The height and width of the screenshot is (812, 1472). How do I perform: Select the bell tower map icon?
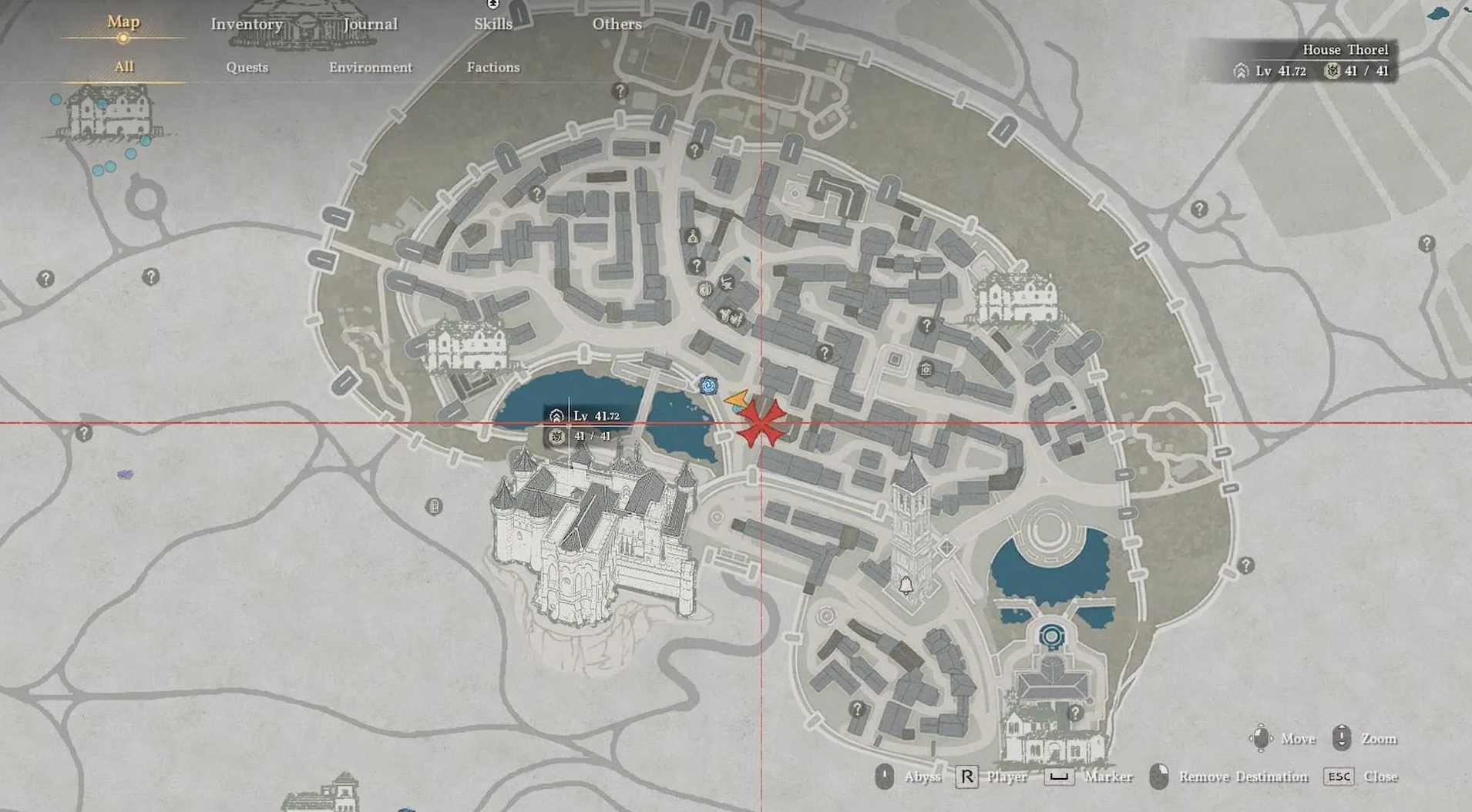pos(906,585)
